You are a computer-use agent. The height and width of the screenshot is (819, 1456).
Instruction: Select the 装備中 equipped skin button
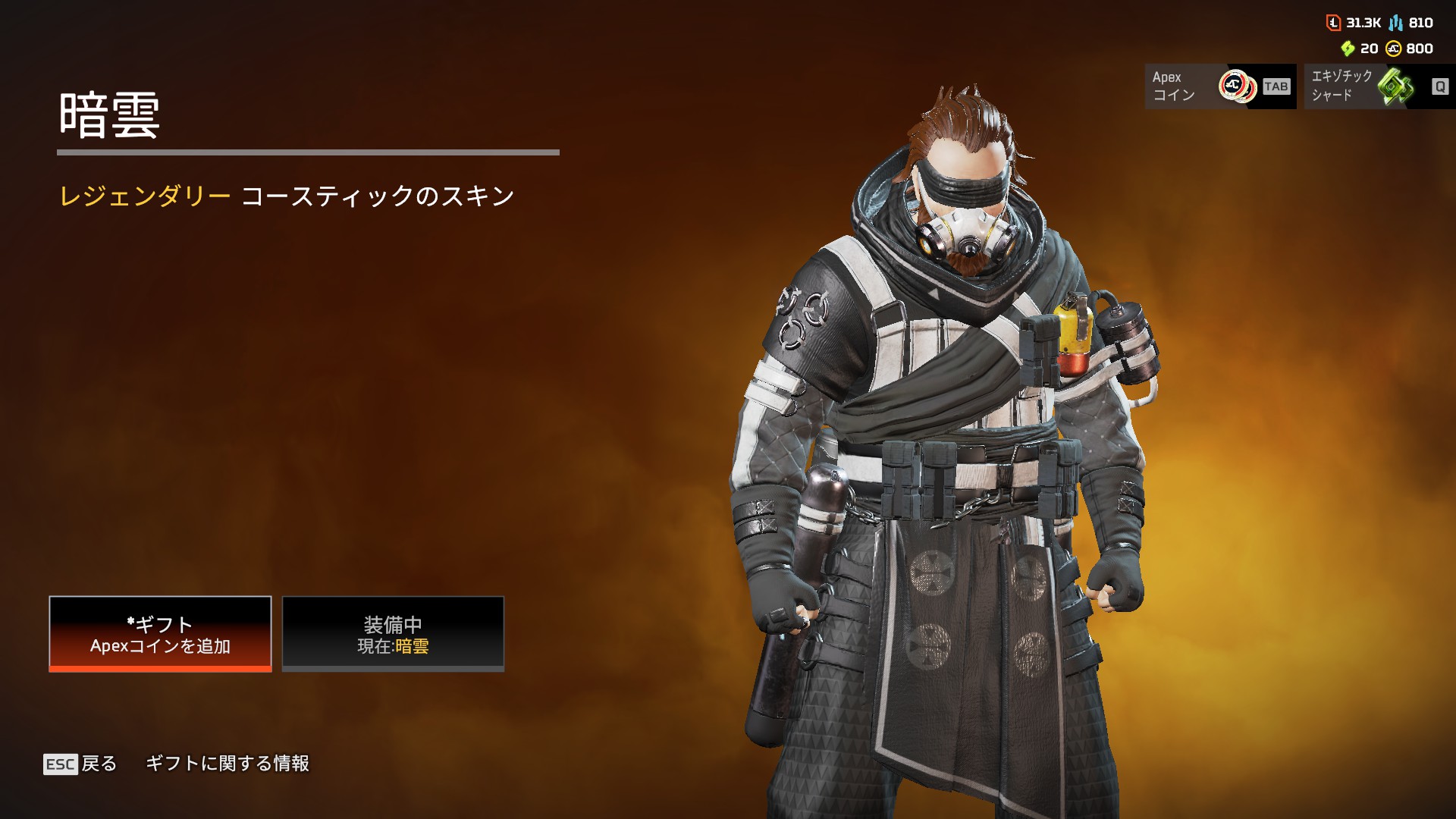coord(393,634)
